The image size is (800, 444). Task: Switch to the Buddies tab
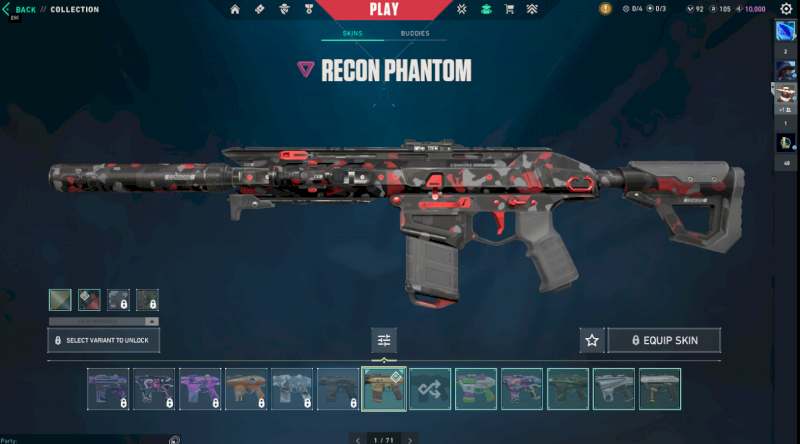click(415, 33)
